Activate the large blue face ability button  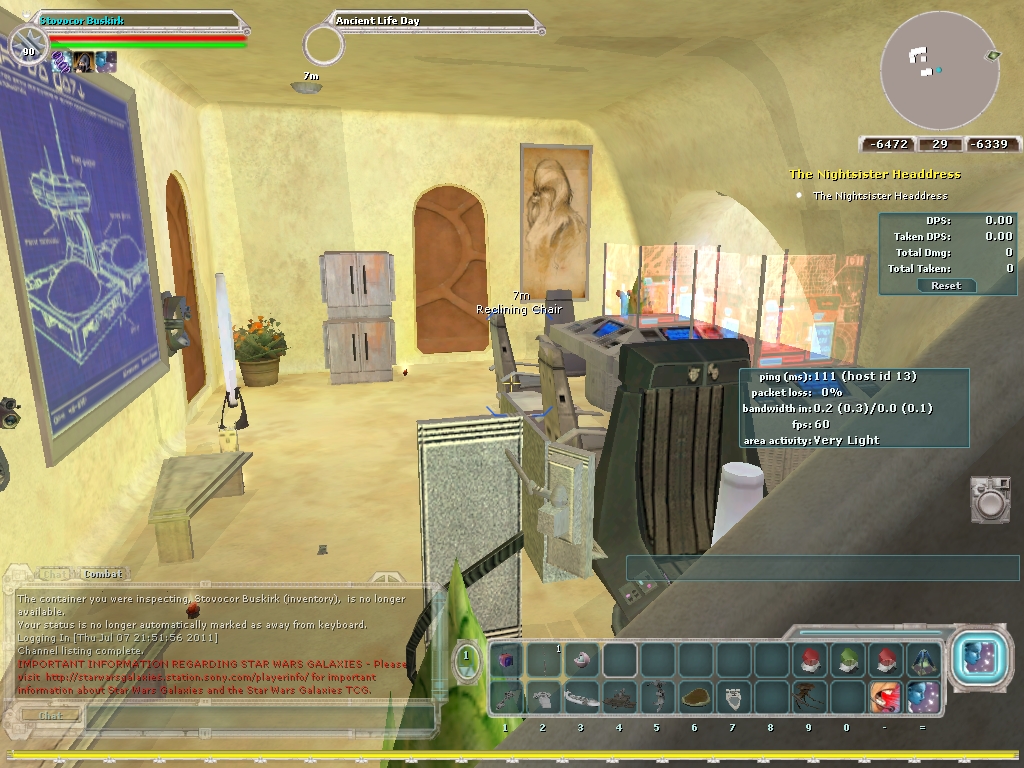coord(975,658)
